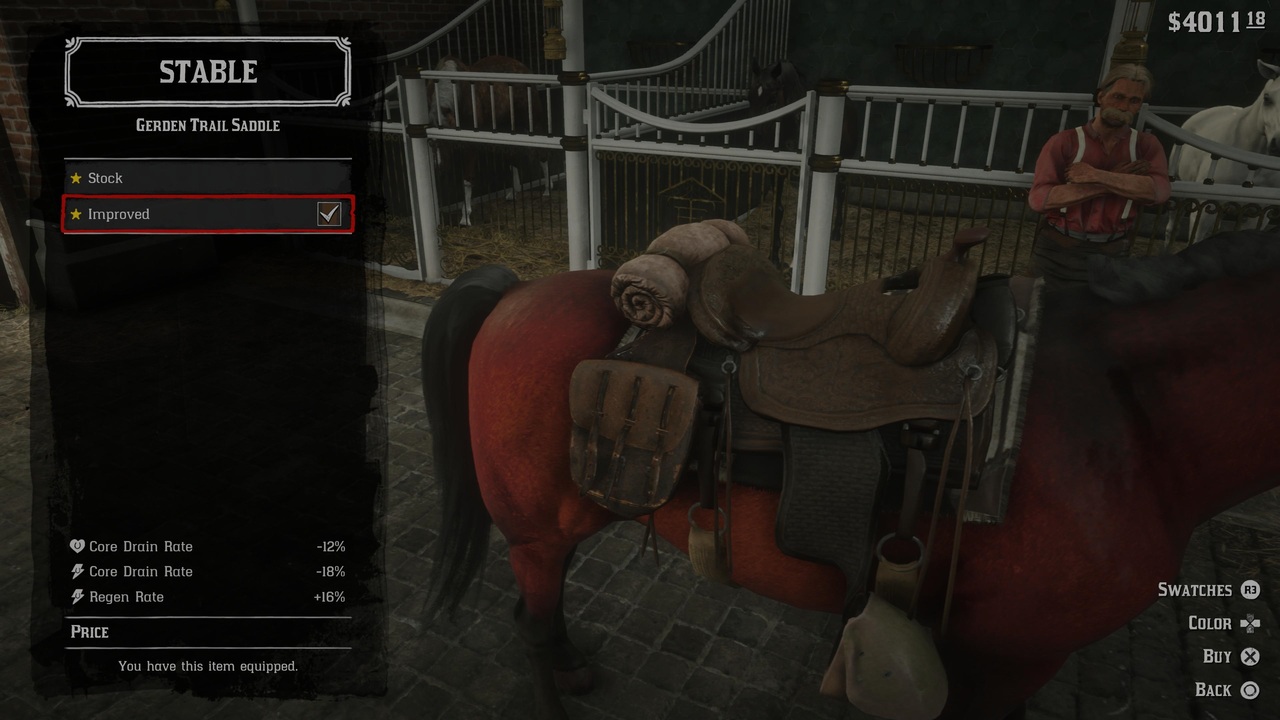Click the star icon beside Improved

[x=77, y=214]
